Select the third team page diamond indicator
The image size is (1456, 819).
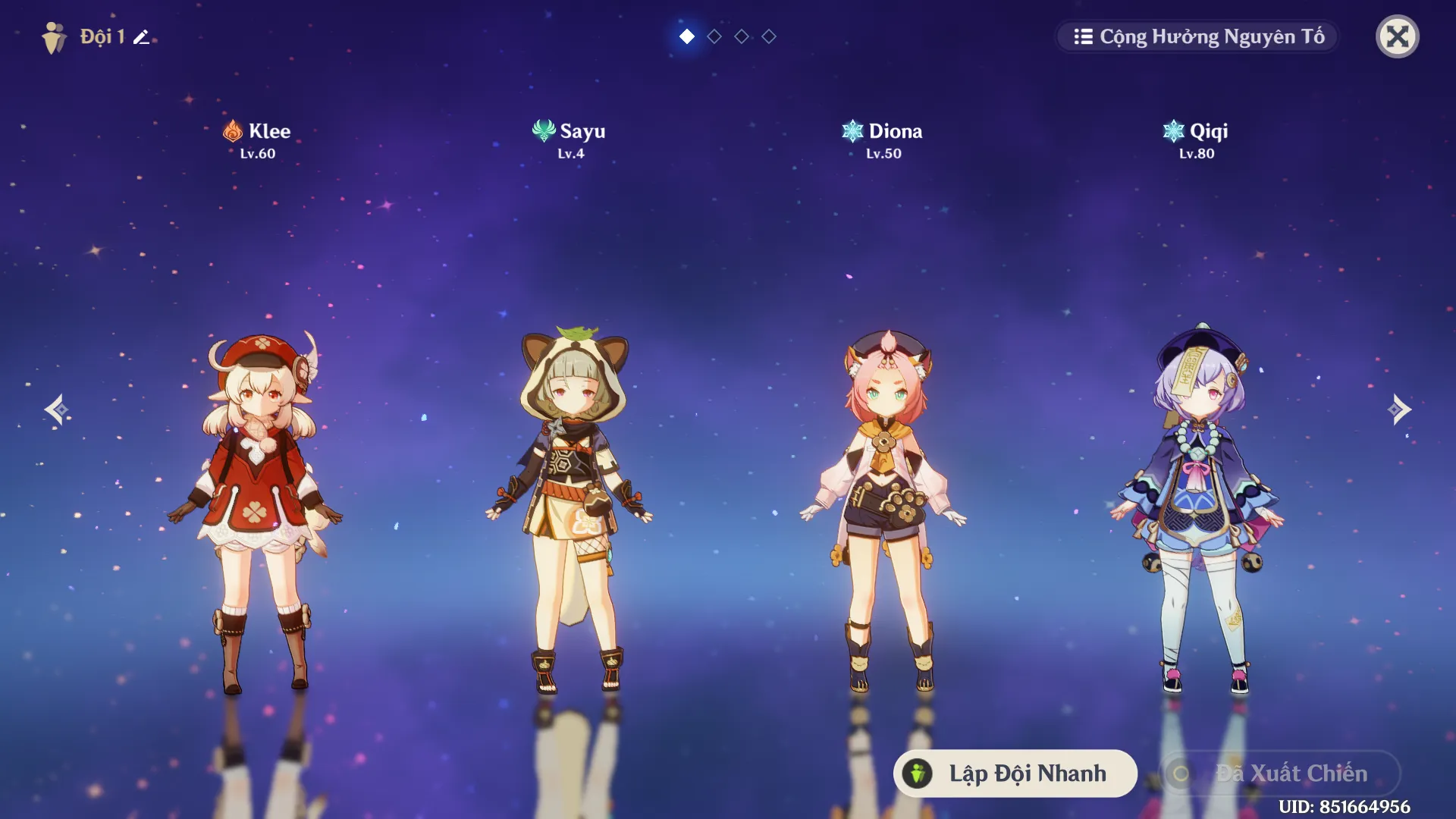(x=742, y=36)
